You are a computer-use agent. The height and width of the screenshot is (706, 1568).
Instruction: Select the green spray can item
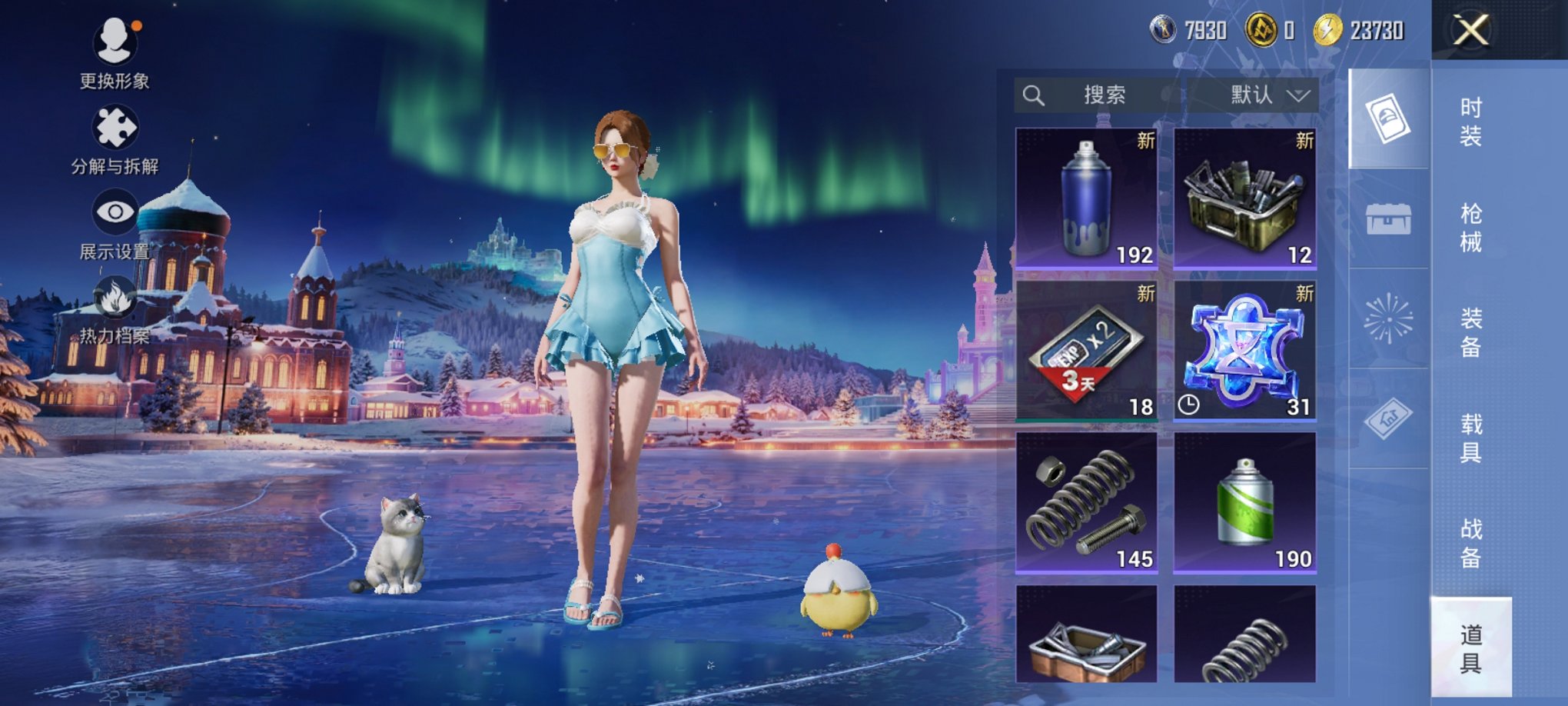coord(1244,502)
